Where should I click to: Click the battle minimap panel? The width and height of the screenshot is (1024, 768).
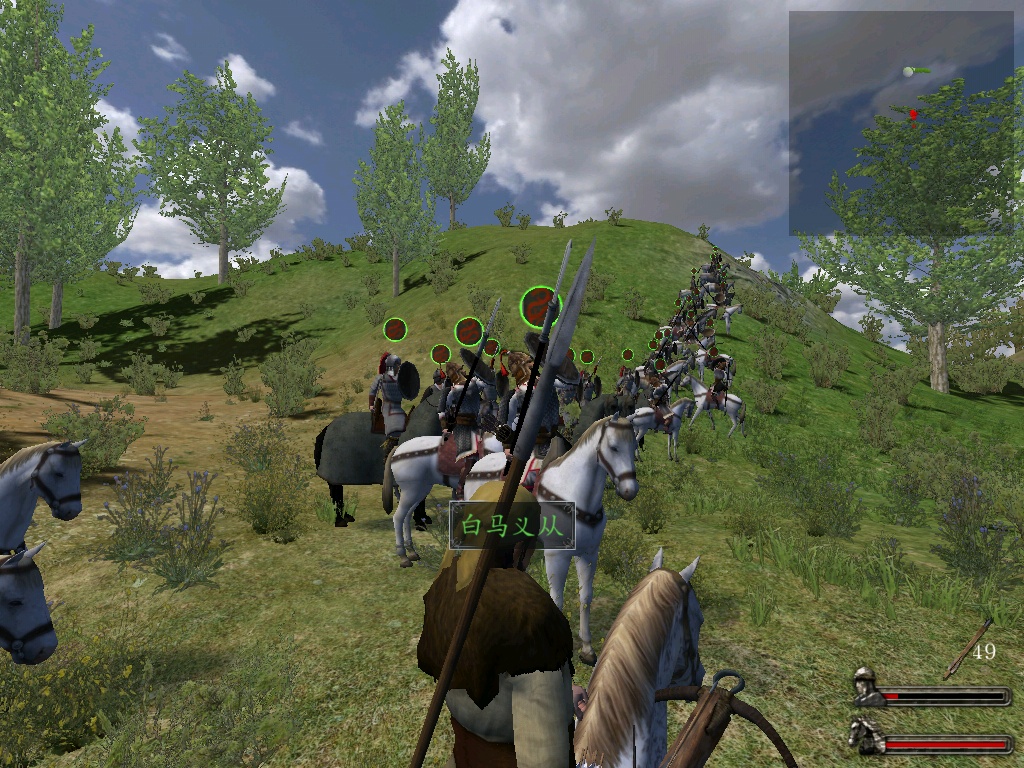900,123
